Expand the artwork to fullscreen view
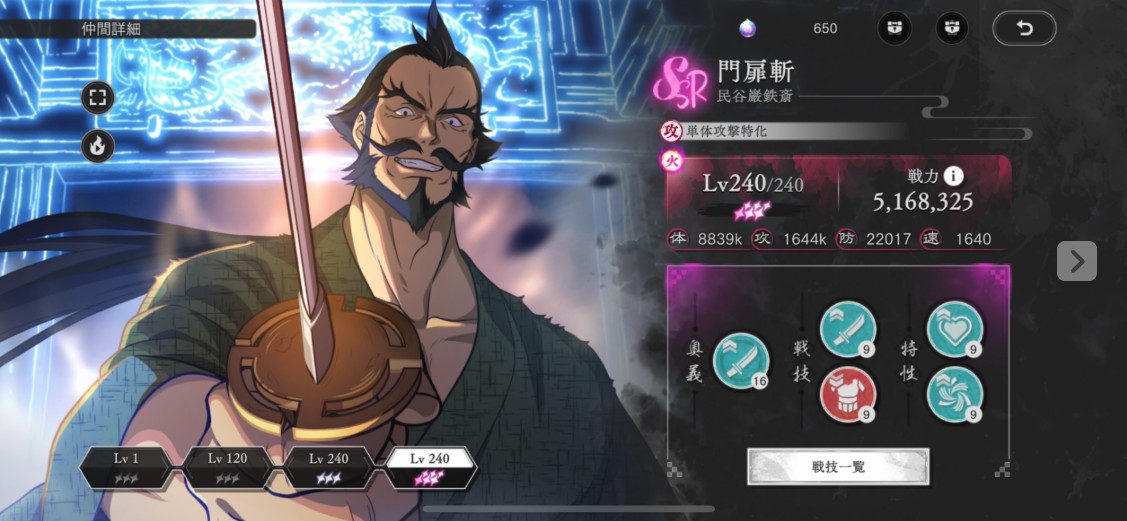The image size is (1127, 521). (x=98, y=98)
